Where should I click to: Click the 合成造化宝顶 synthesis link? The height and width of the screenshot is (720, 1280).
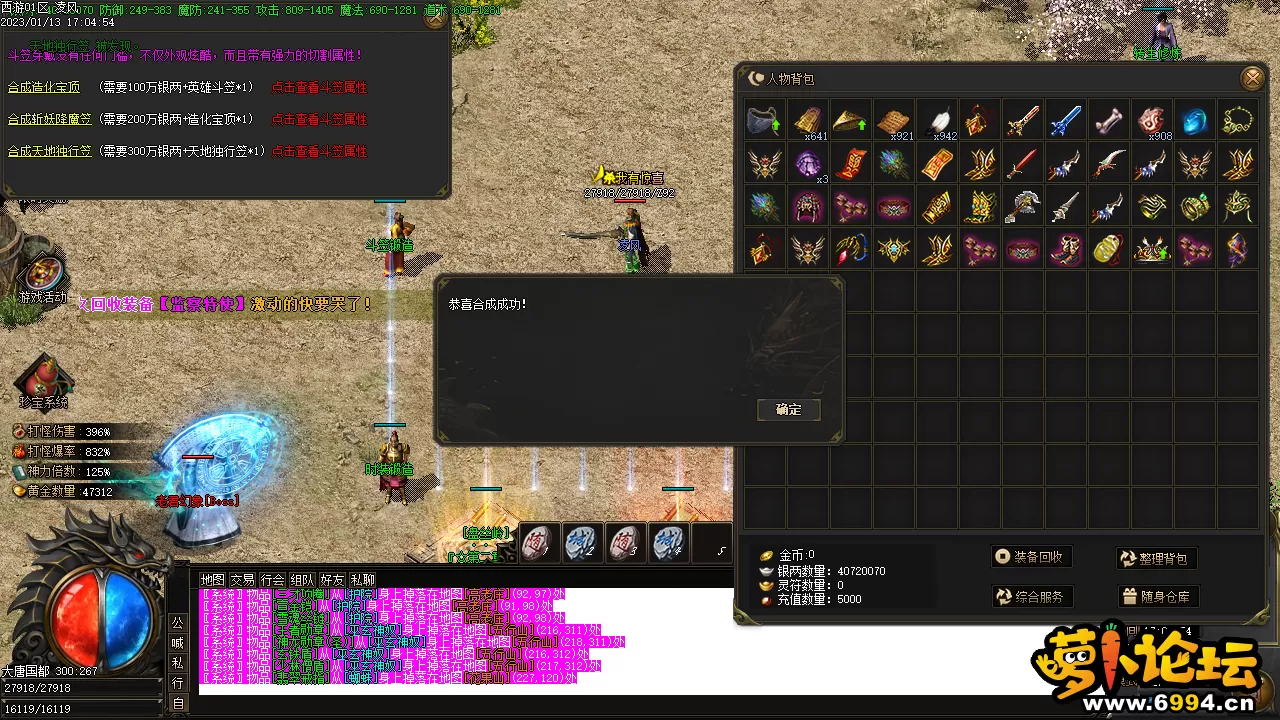pos(44,88)
